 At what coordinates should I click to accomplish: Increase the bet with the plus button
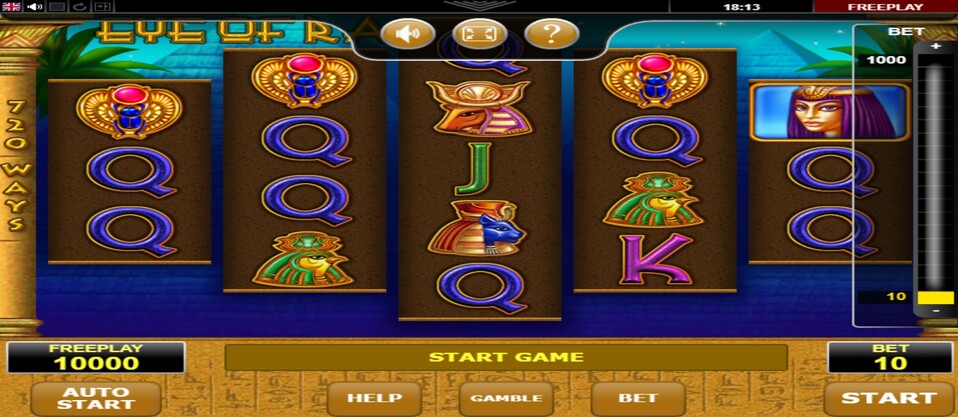[936, 47]
